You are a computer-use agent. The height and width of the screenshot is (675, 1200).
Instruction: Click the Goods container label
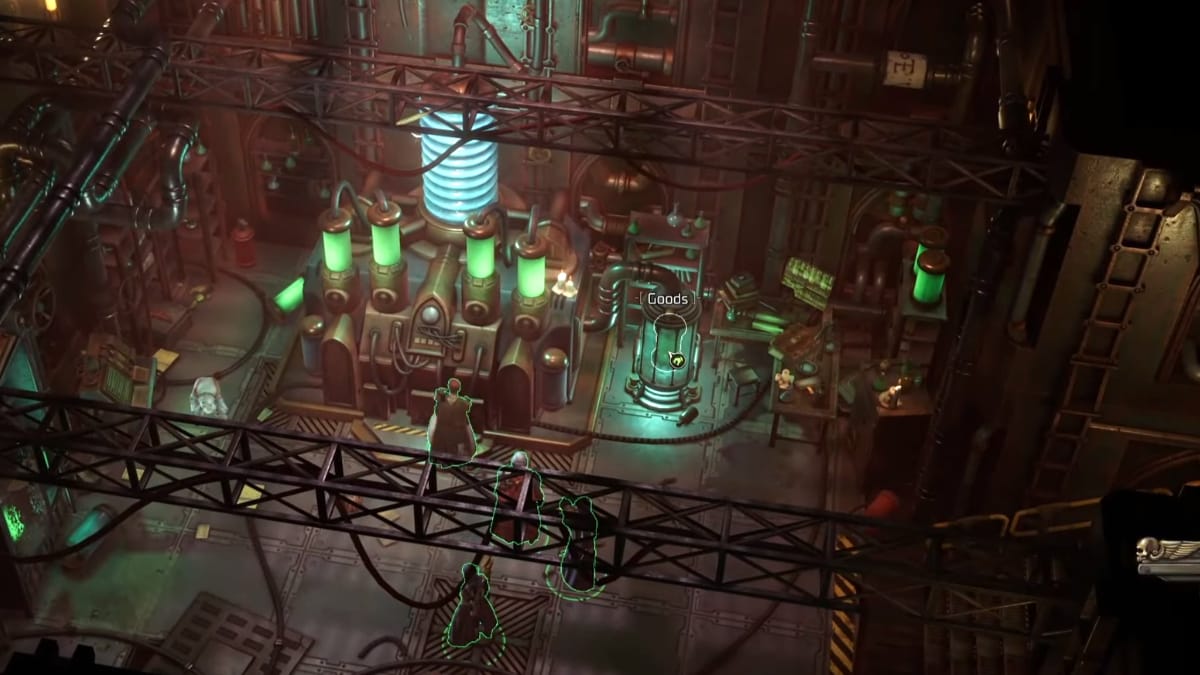point(665,299)
